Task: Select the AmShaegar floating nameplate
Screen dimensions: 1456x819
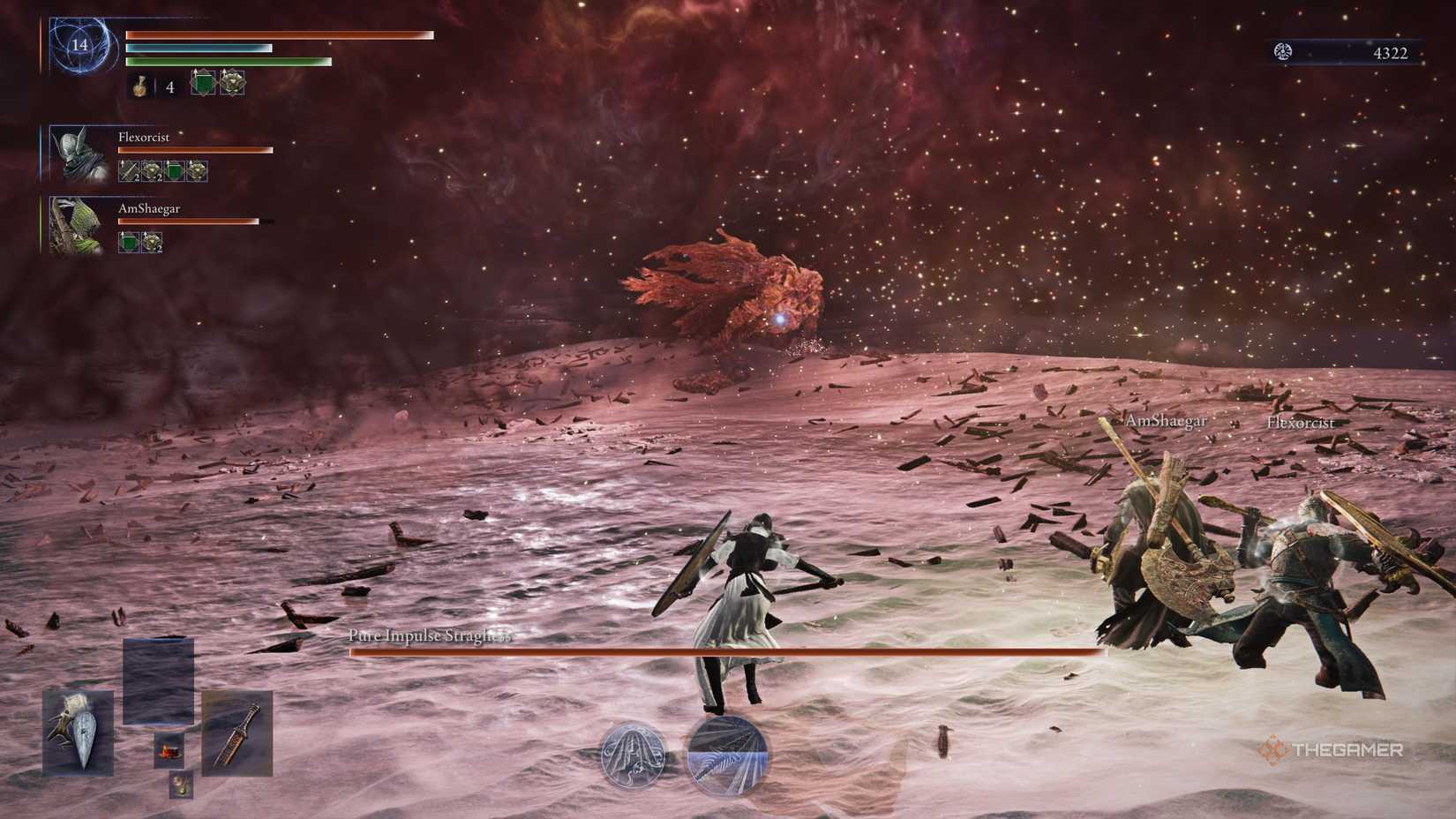Action: pos(1166,422)
